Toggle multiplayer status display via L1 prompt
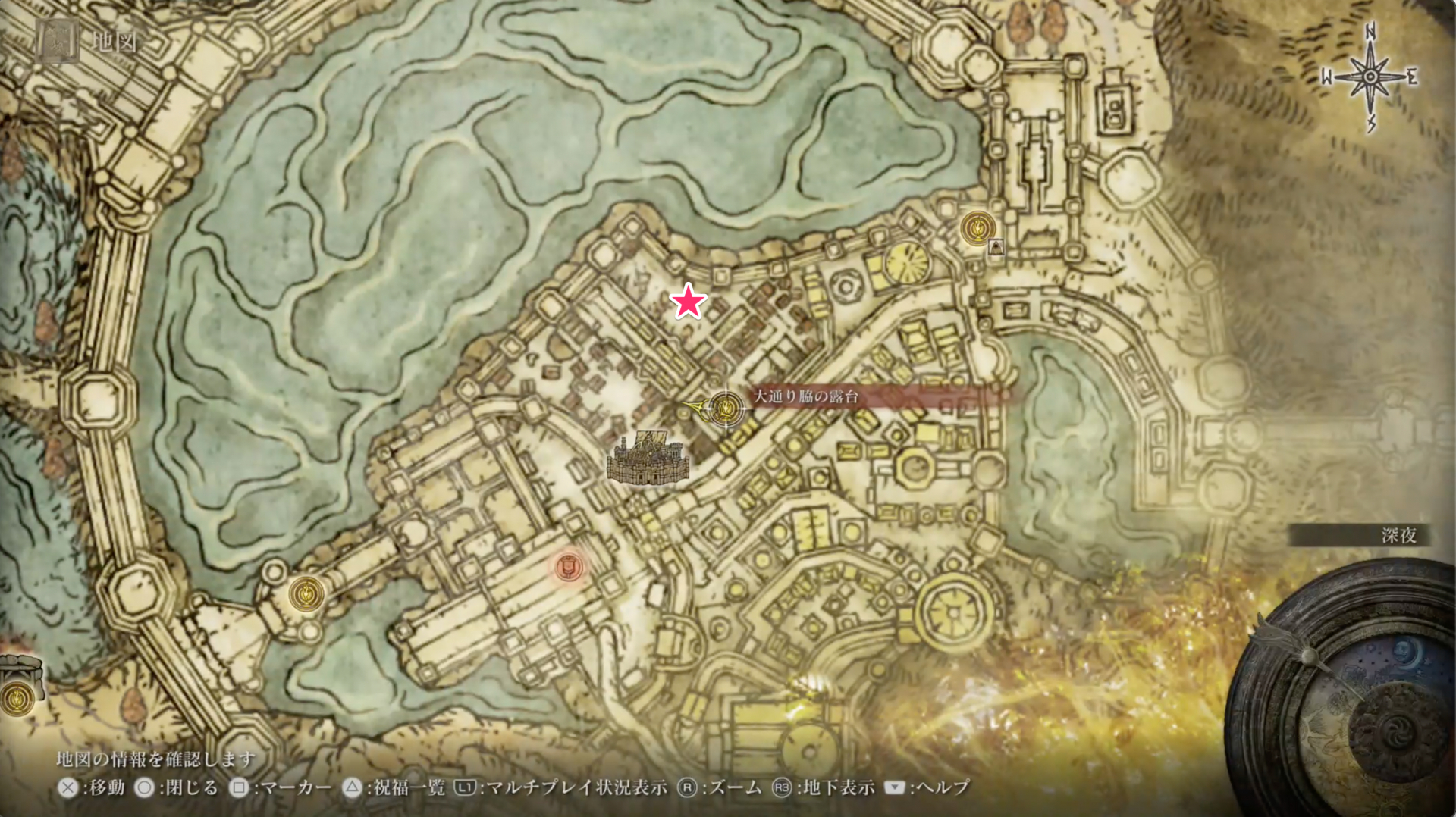 point(465,787)
